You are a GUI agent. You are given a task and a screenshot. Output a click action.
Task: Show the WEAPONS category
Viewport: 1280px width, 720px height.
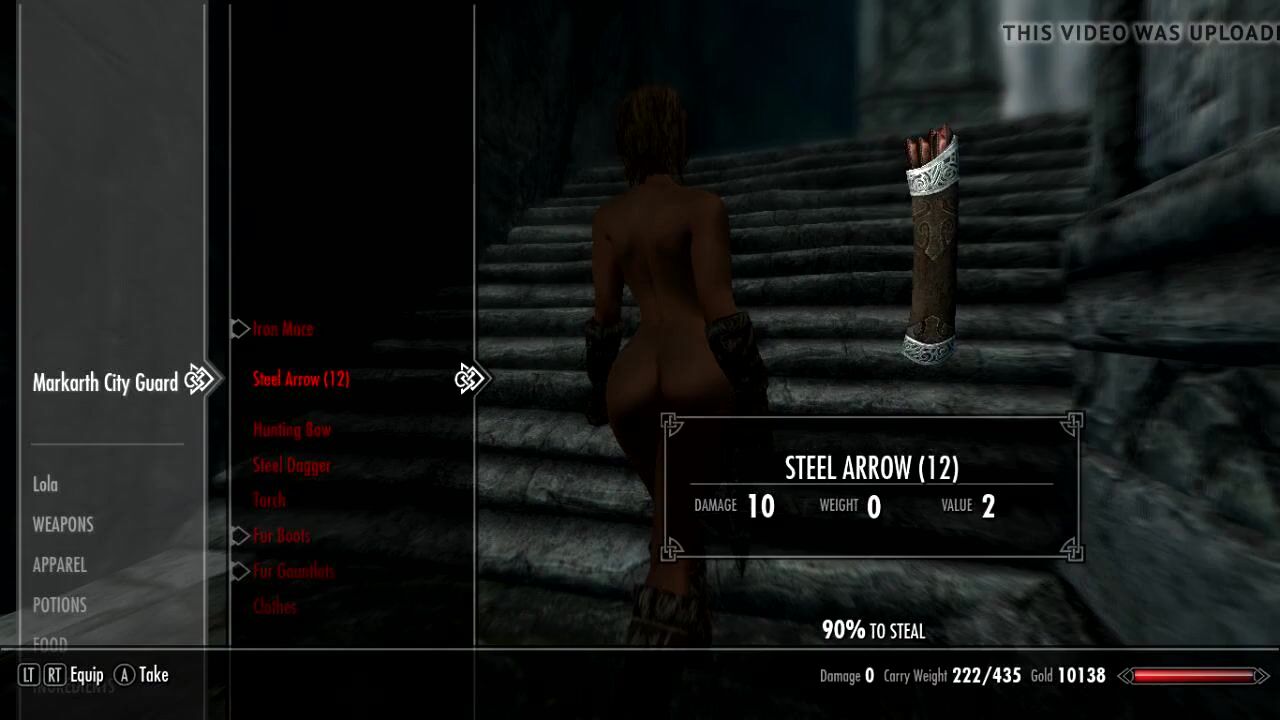63,525
